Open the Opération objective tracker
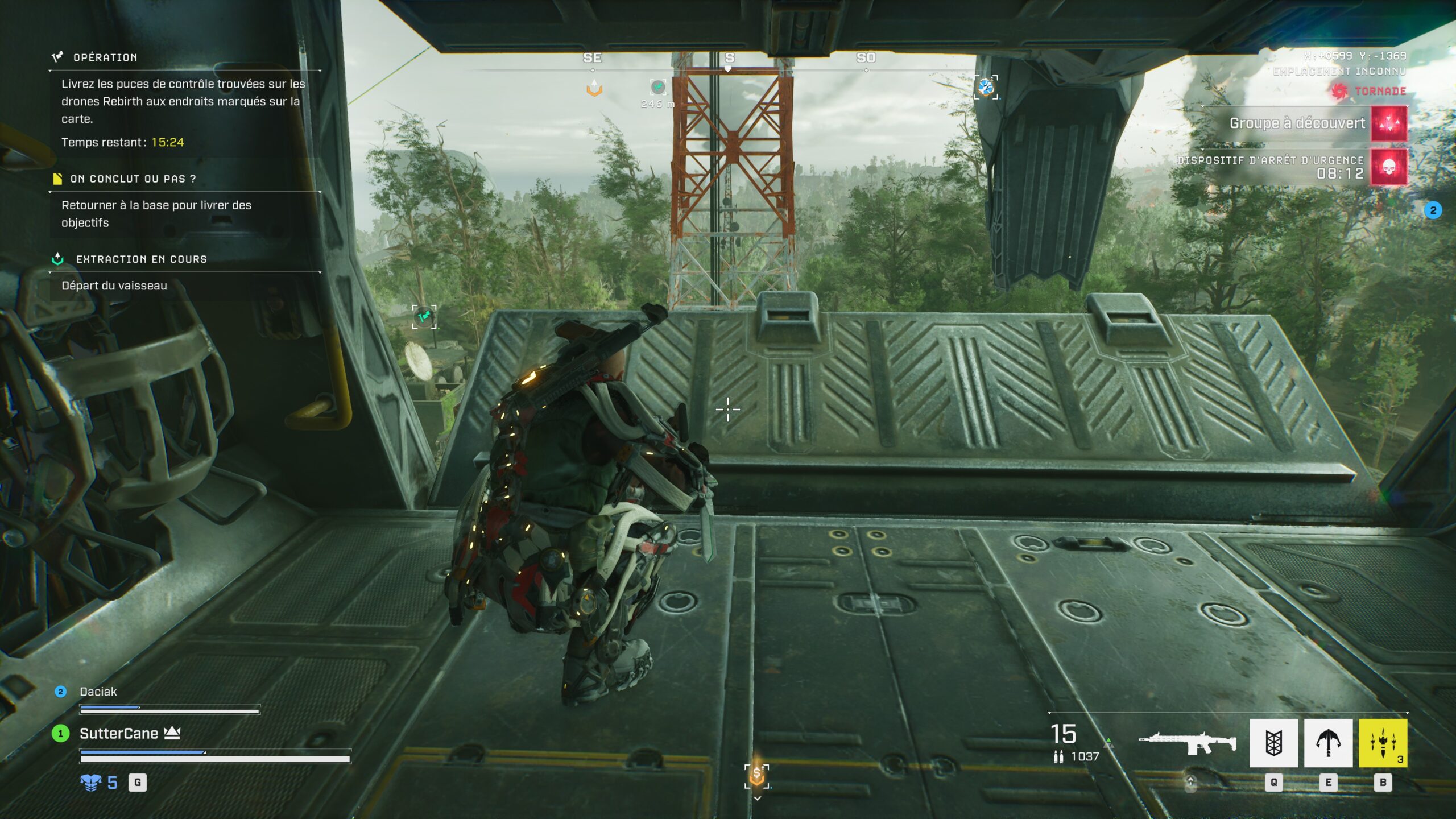The width and height of the screenshot is (1456, 819). pos(105,57)
